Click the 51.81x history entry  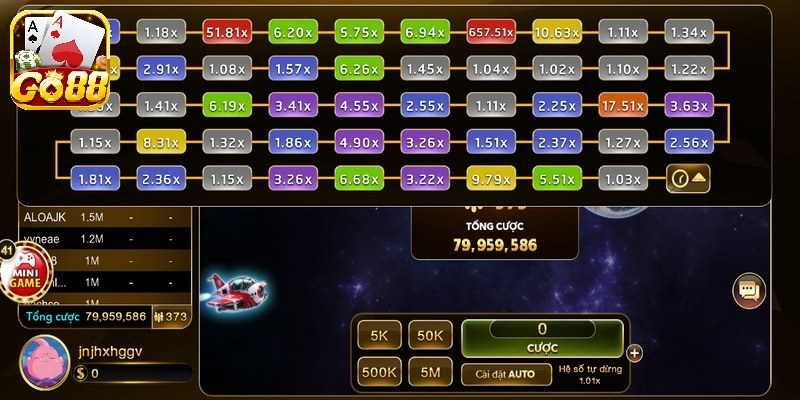point(226,33)
